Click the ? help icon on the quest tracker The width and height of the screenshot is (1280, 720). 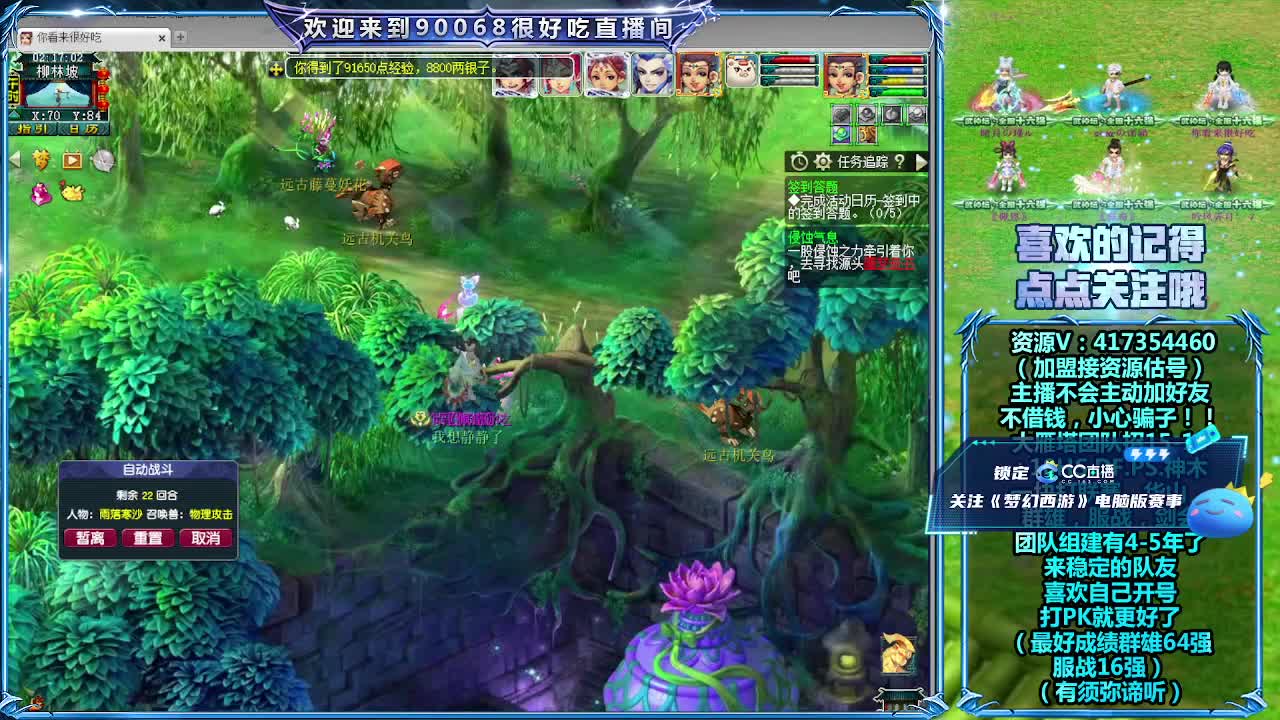(900, 162)
